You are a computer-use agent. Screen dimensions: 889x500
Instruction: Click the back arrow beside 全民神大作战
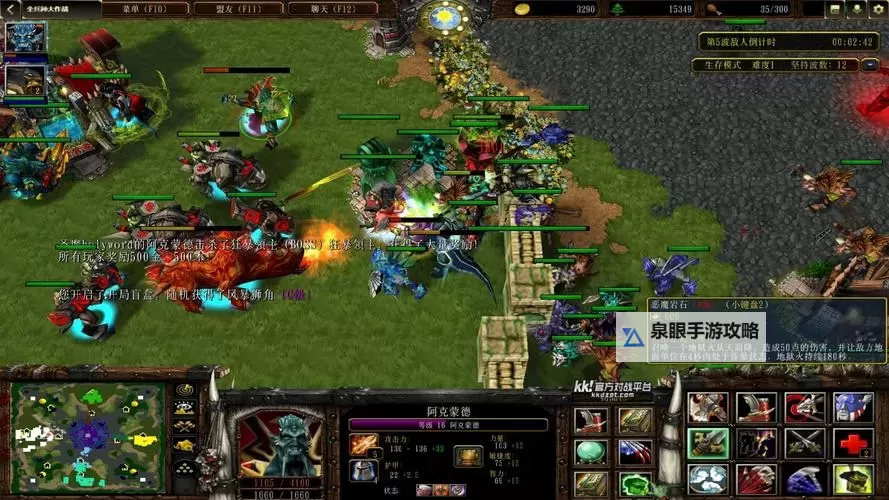point(11,9)
